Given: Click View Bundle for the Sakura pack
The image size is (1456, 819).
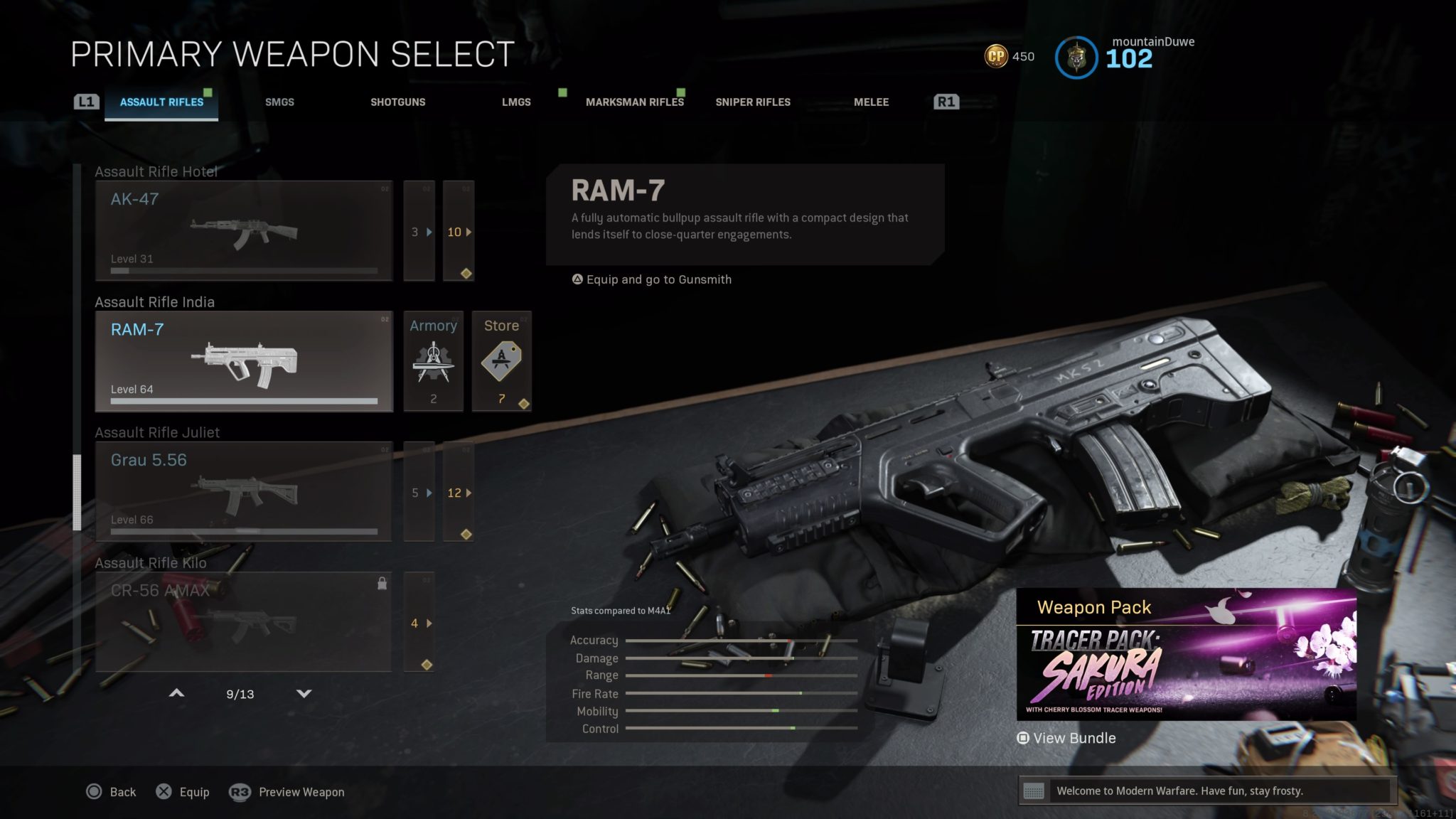Looking at the screenshot, I should (1066, 738).
